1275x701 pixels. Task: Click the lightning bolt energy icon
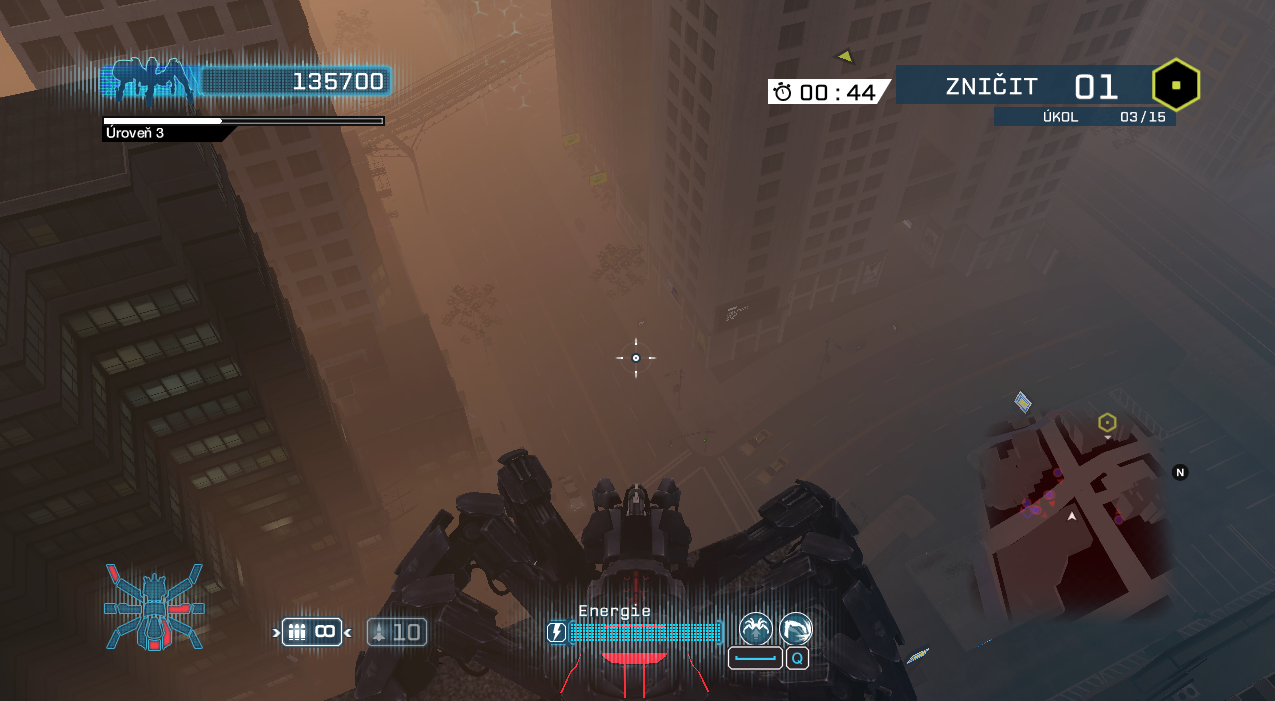click(557, 632)
